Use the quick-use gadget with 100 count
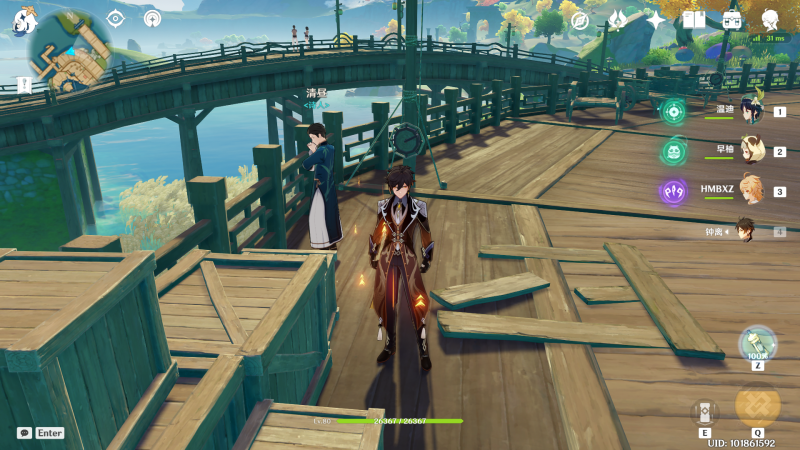 click(x=757, y=344)
